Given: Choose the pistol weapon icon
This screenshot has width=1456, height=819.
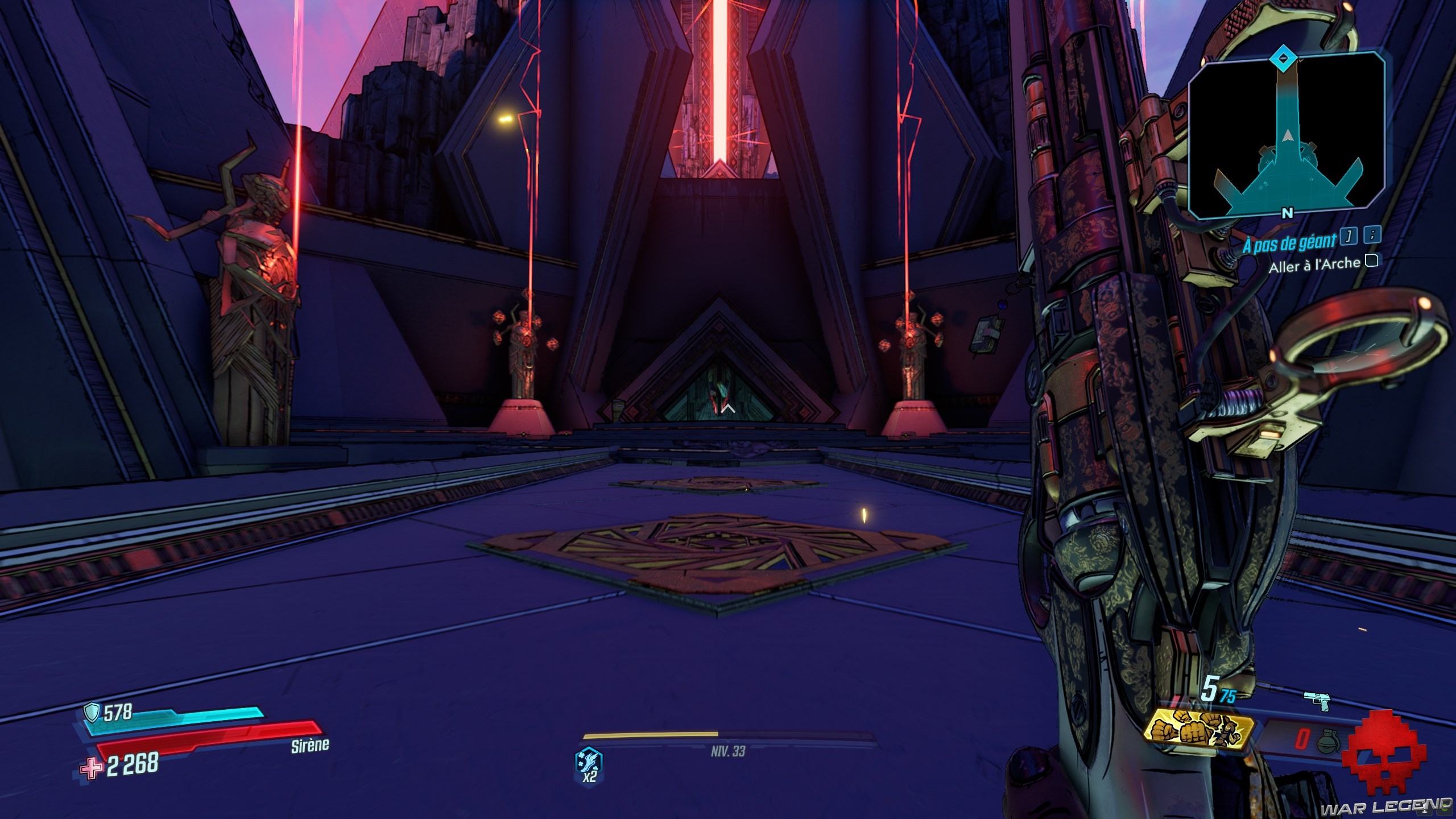Looking at the screenshot, I should click(x=1317, y=701).
